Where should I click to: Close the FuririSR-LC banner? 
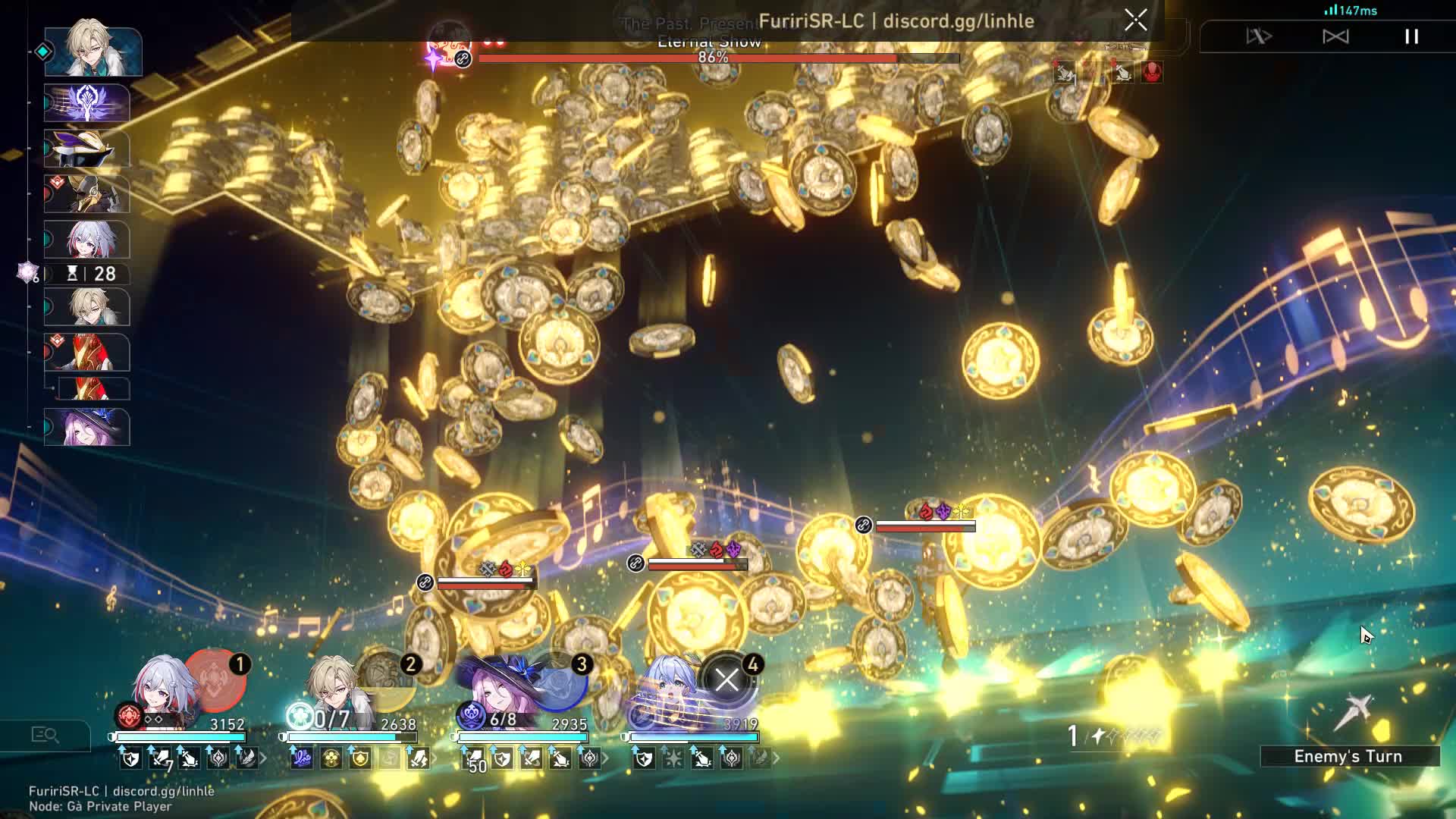tap(1135, 20)
